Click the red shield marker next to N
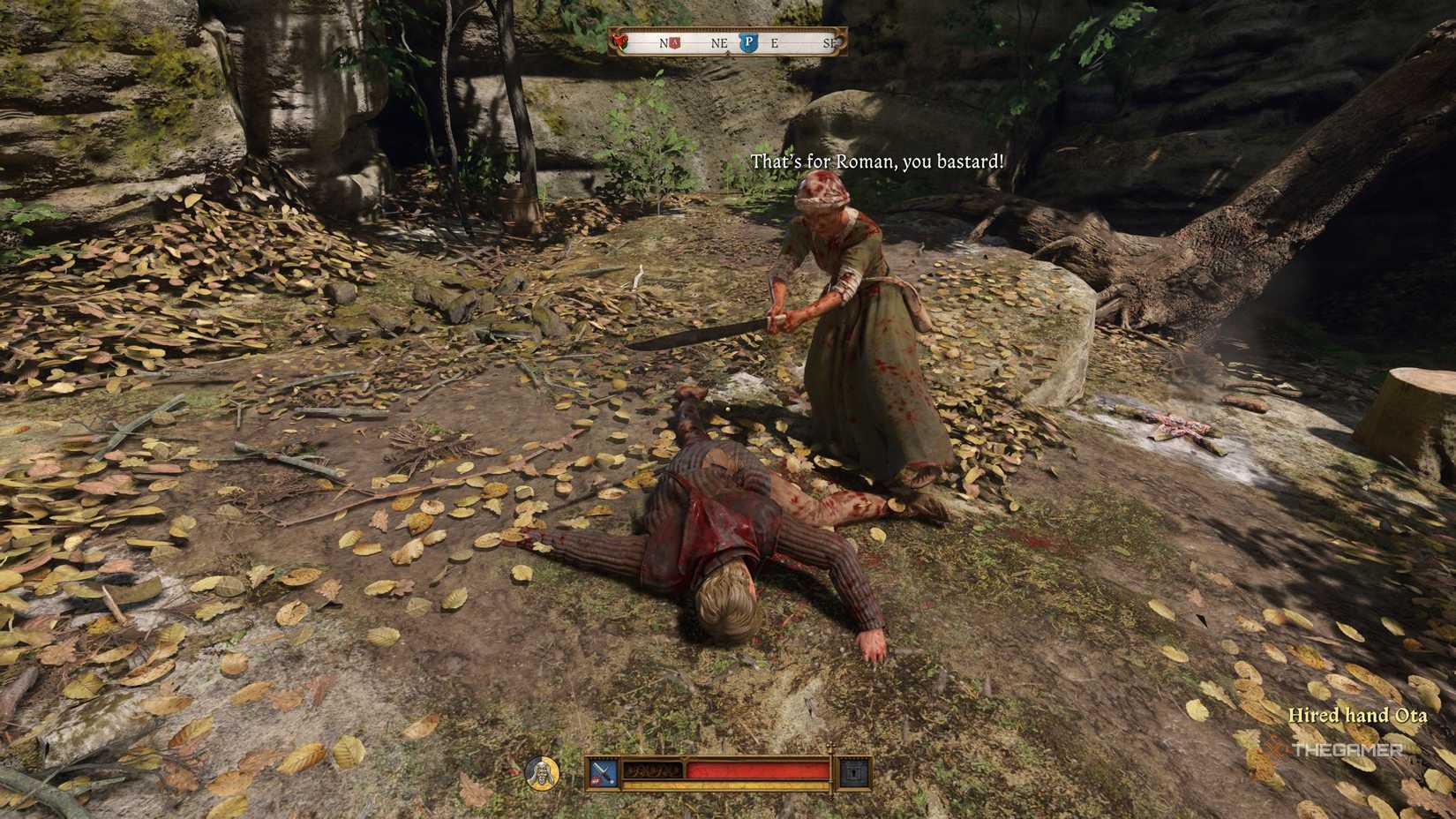1456x819 pixels. click(x=673, y=43)
